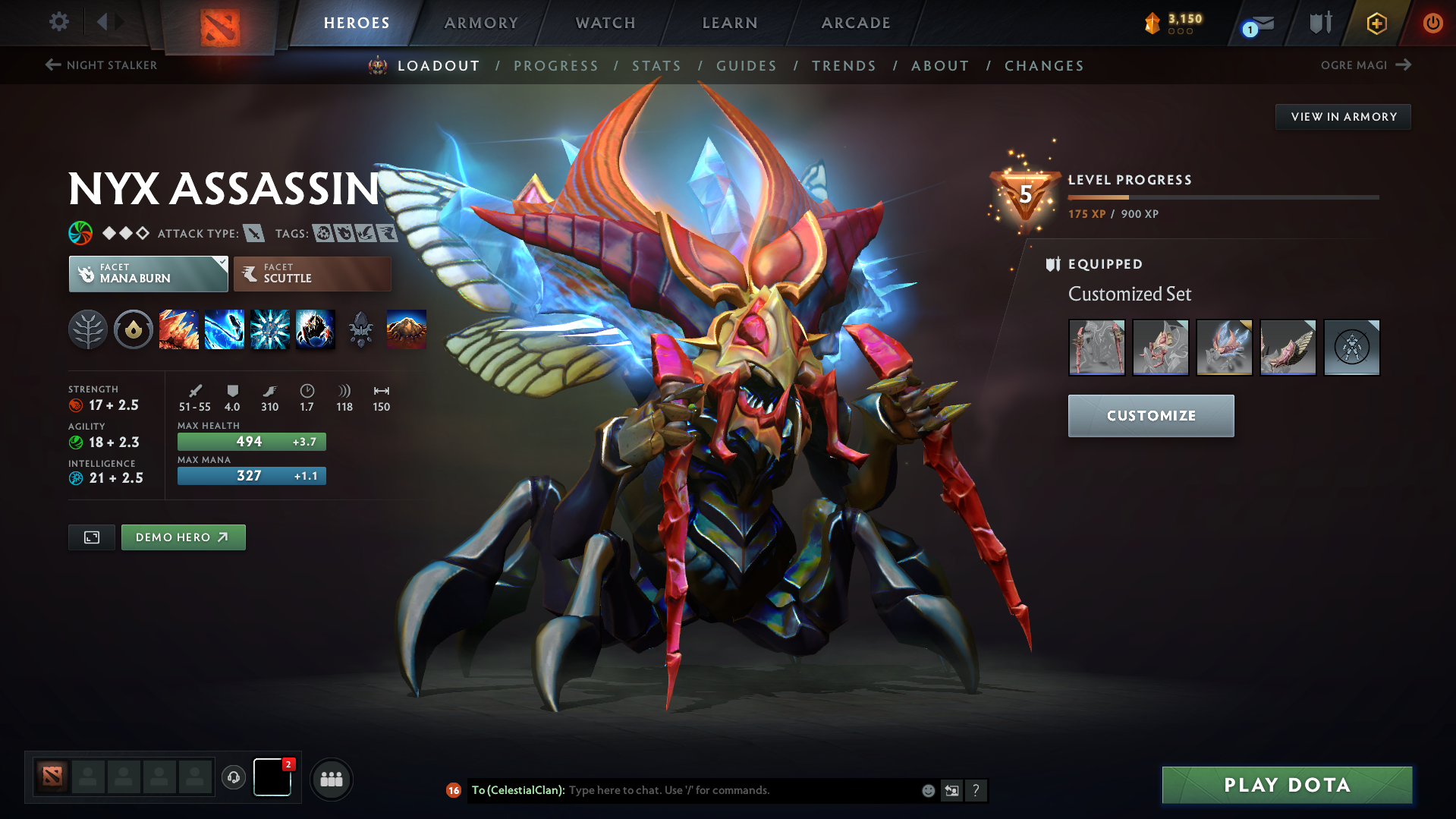The image size is (1456, 819).
Task: Inspect the Spiked Carapace ability icon
Action: 270,329
